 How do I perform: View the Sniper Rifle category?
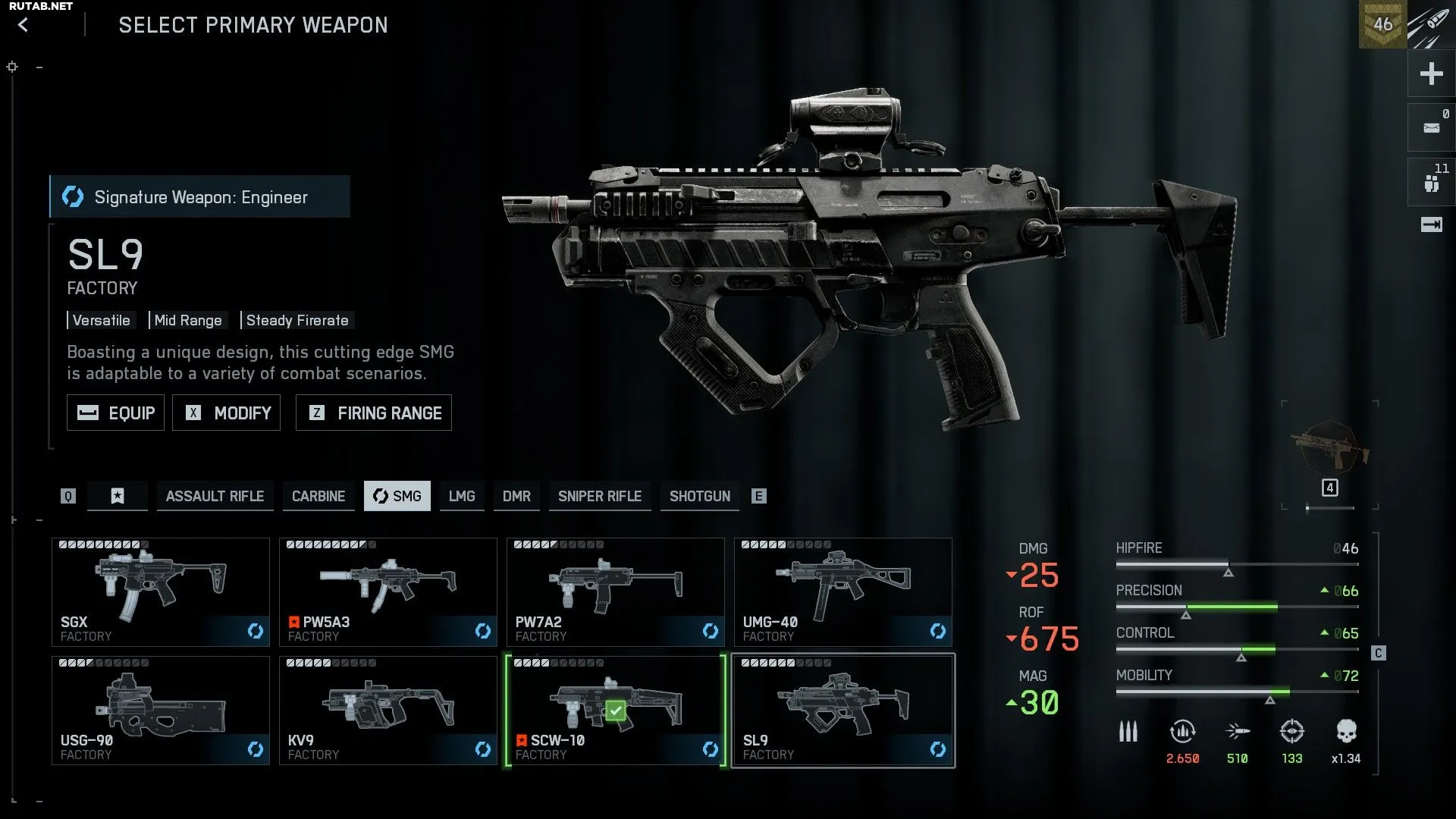[600, 496]
